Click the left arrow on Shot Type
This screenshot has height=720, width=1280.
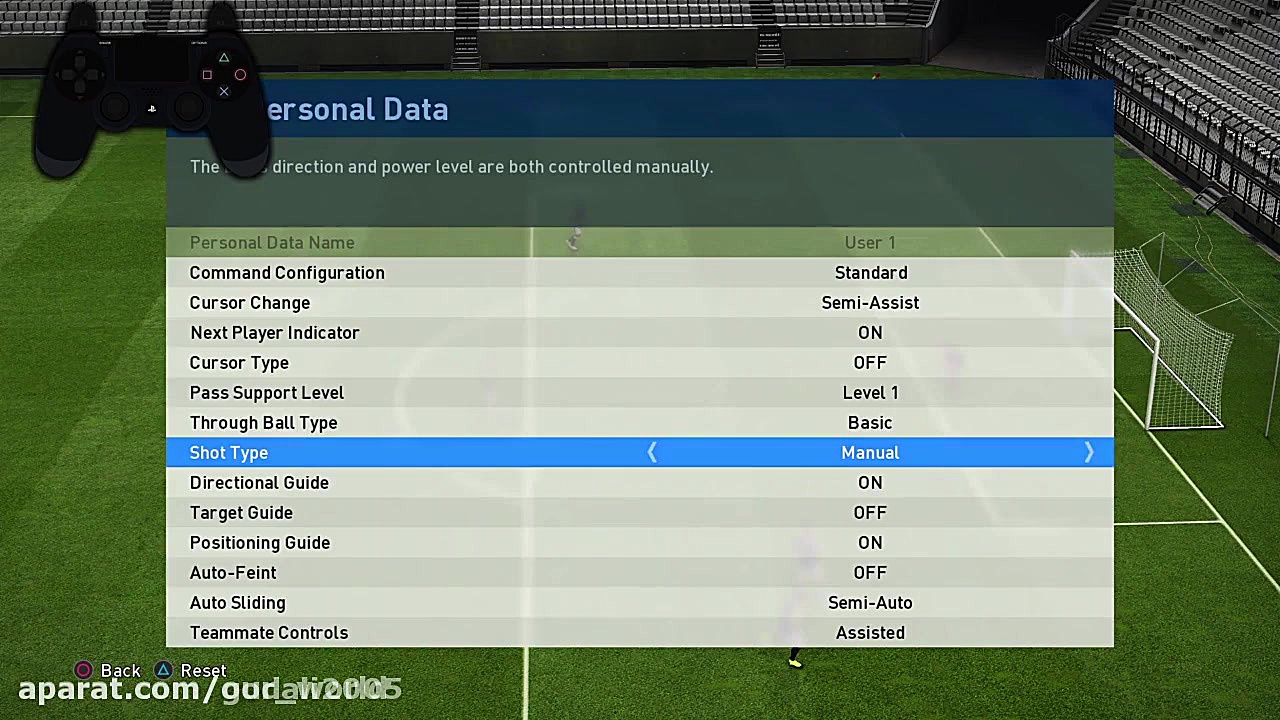click(x=652, y=452)
